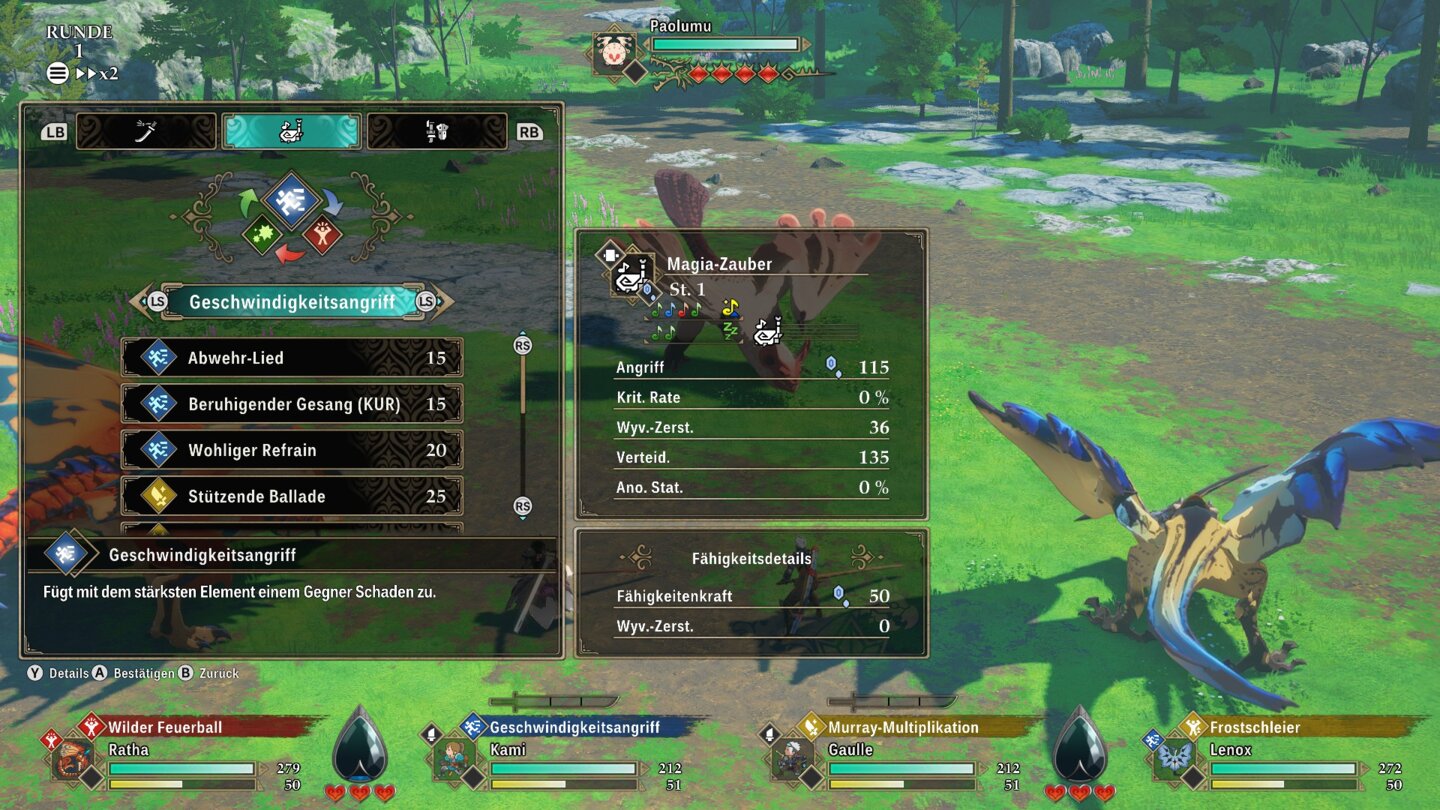Click the Geschwindigkeitsangriff skill category header
The width and height of the screenshot is (1440, 810).
click(291, 302)
